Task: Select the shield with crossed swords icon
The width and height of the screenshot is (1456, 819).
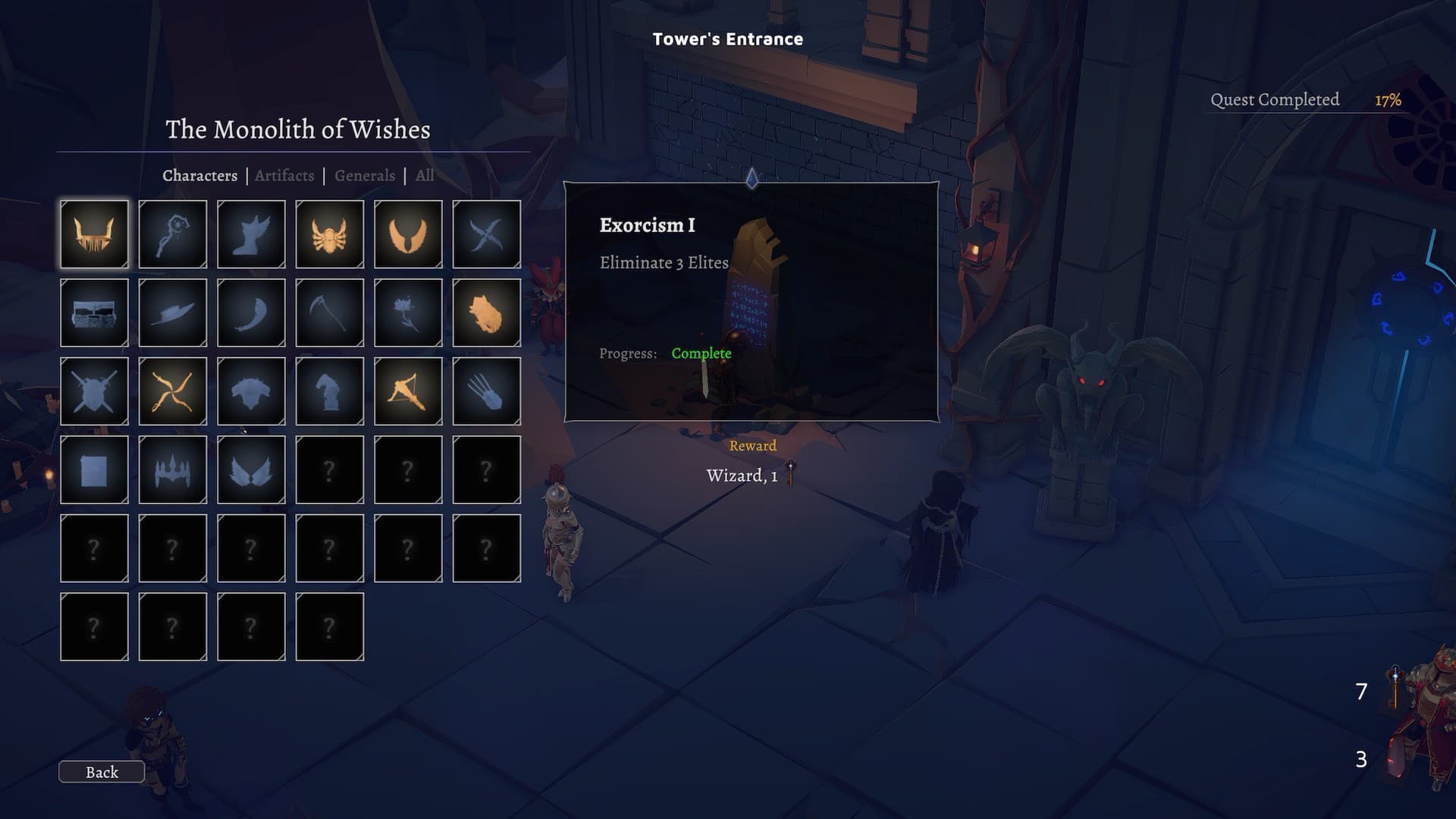Action: (x=94, y=391)
